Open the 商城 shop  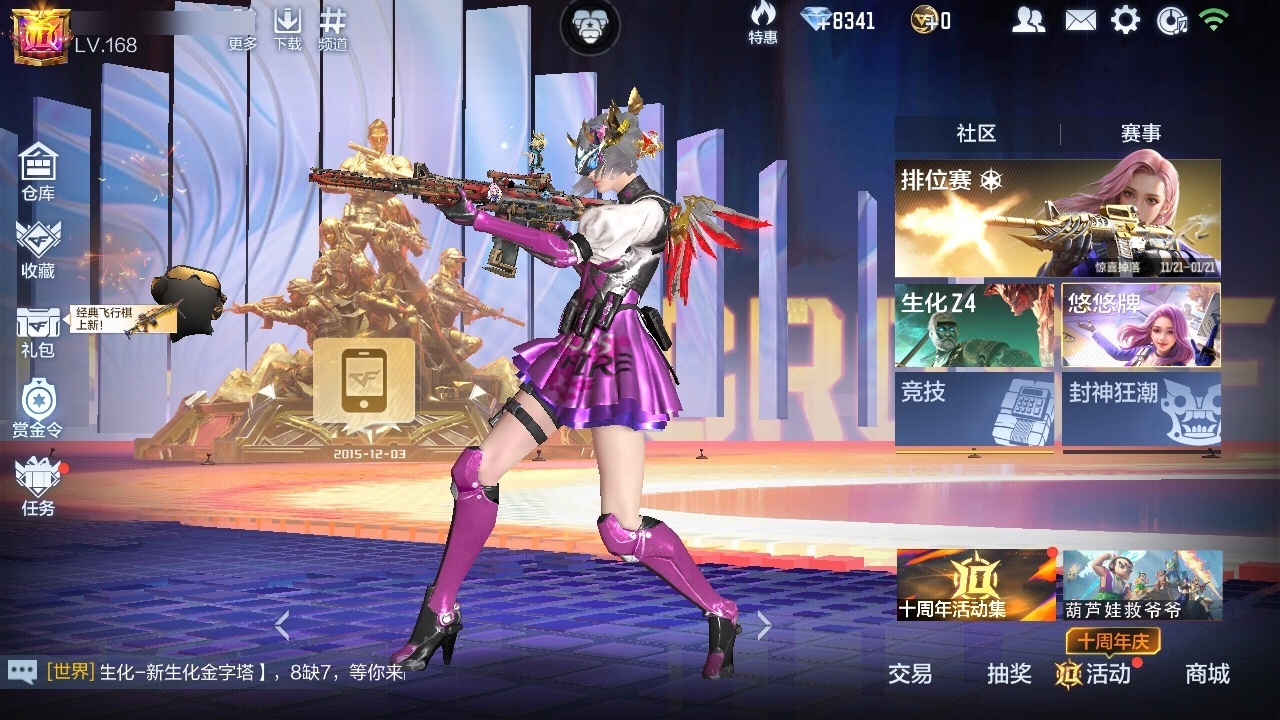(1207, 674)
